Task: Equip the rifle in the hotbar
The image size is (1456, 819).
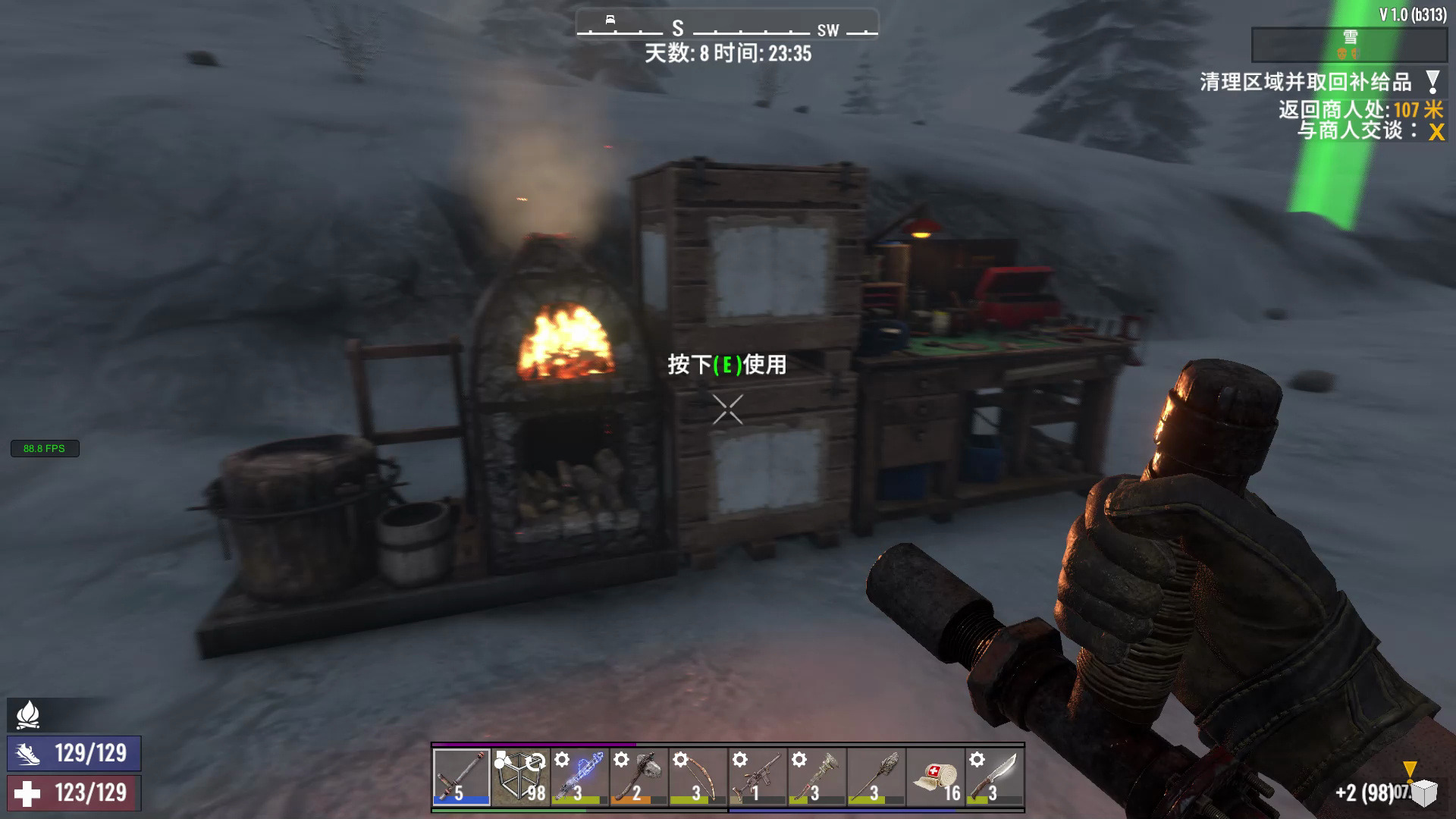Action: click(x=757, y=777)
